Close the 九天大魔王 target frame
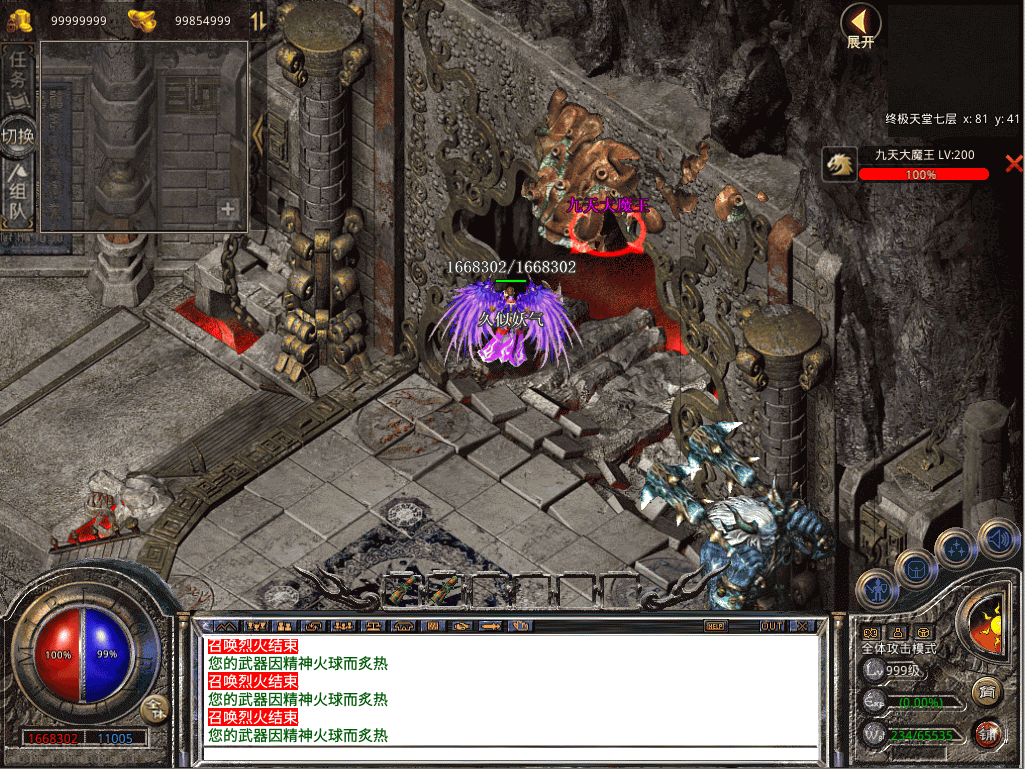This screenshot has height=769, width=1025. tap(1013, 163)
